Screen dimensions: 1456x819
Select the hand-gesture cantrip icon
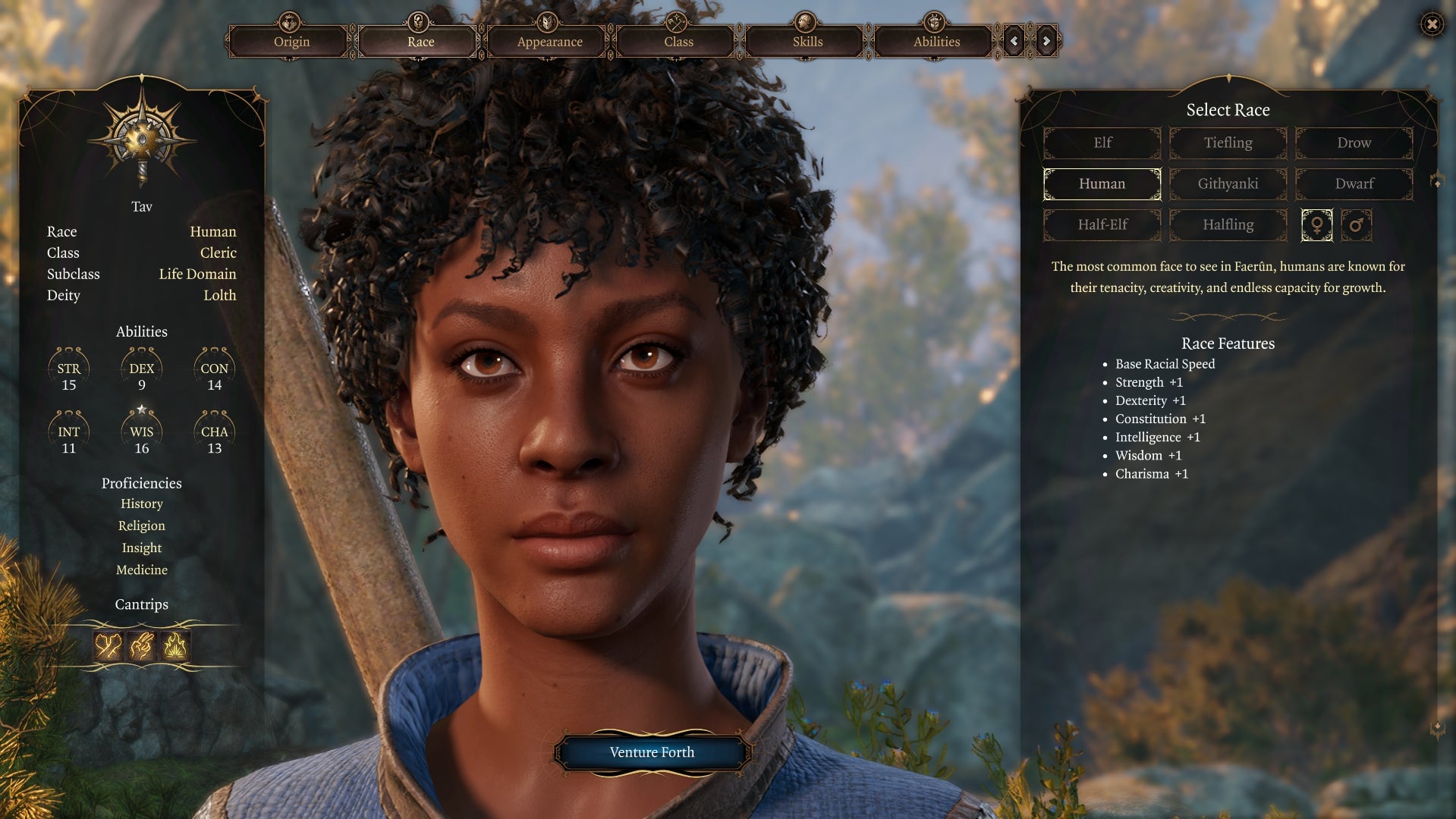coord(141,644)
